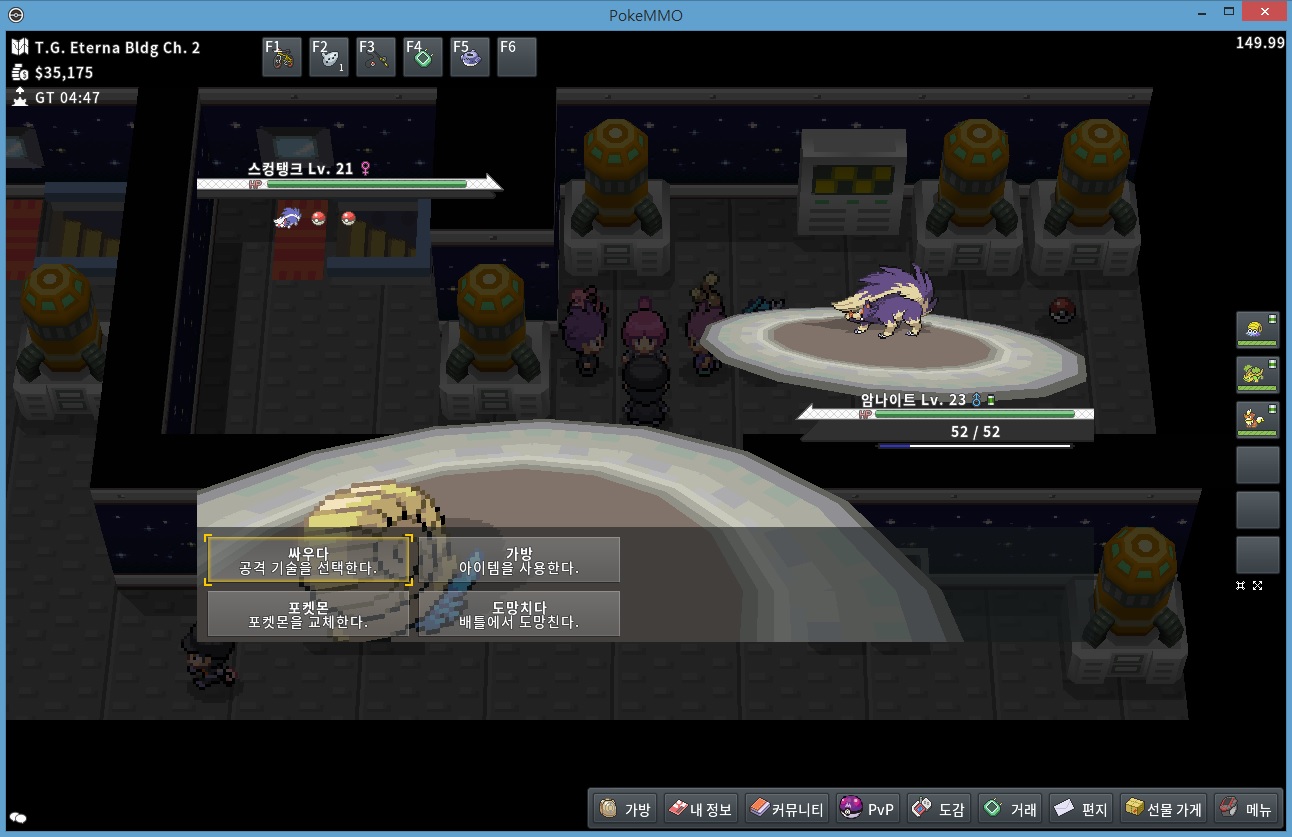This screenshot has width=1292, height=837.
Task: Open the 커뮤니티 community panel
Action: pos(786,809)
